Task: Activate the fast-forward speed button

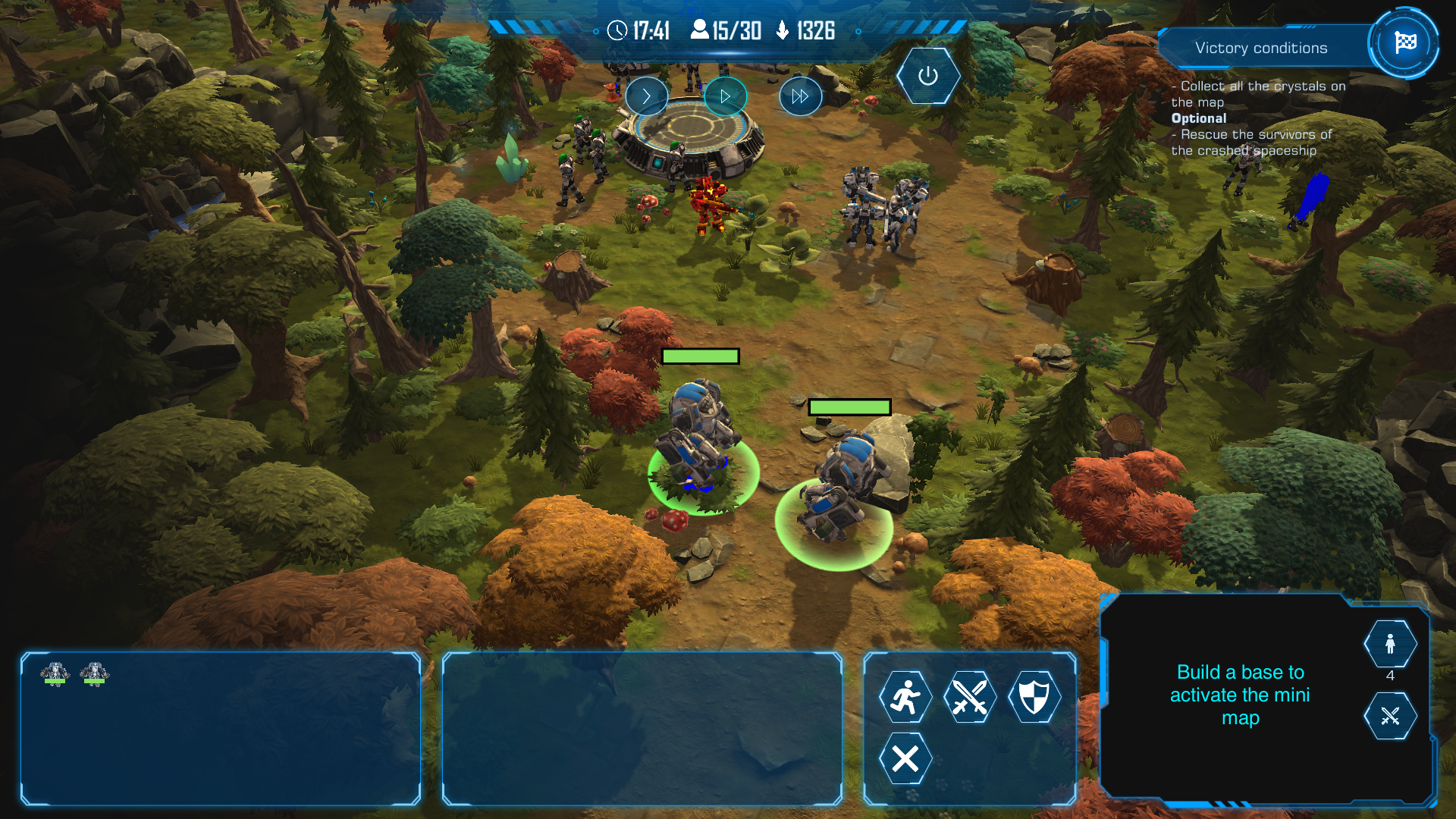Action: (x=800, y=96)
